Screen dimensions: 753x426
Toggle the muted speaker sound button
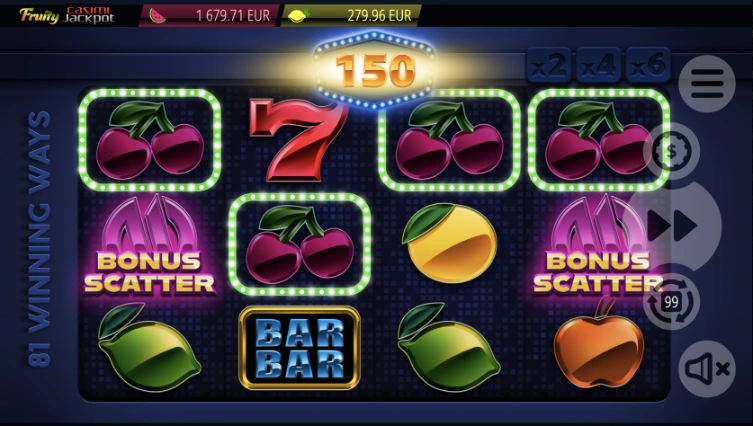[x=706, y=369]
